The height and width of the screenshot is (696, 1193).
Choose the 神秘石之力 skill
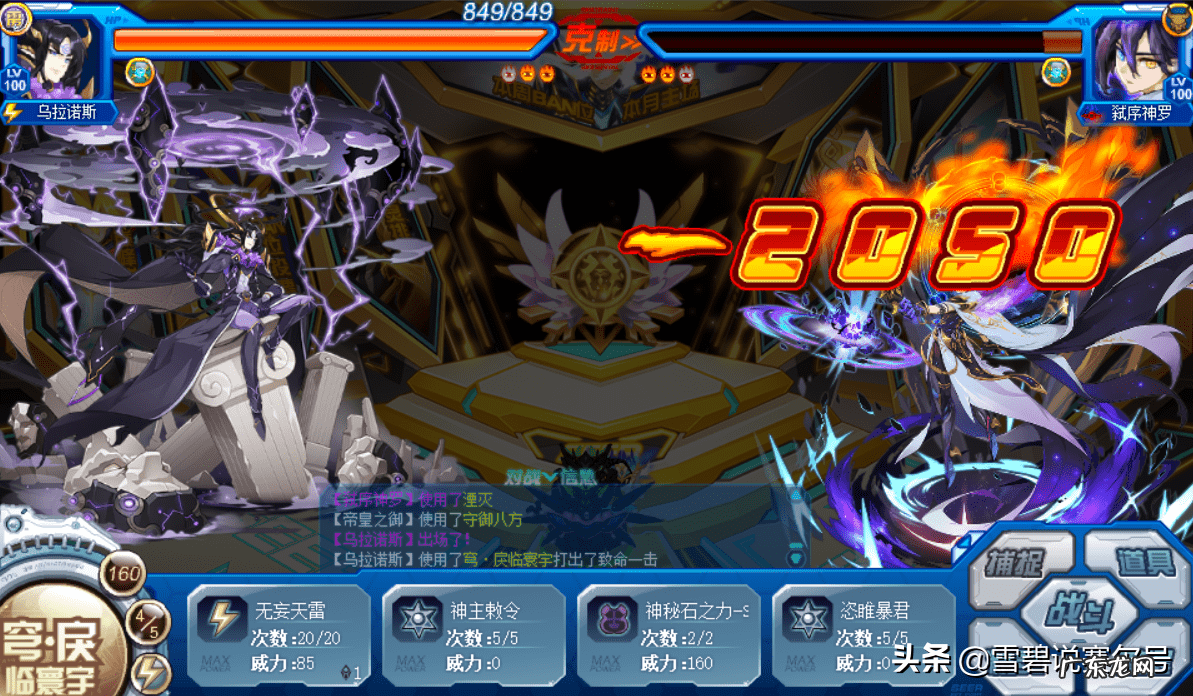pos(668,635)
